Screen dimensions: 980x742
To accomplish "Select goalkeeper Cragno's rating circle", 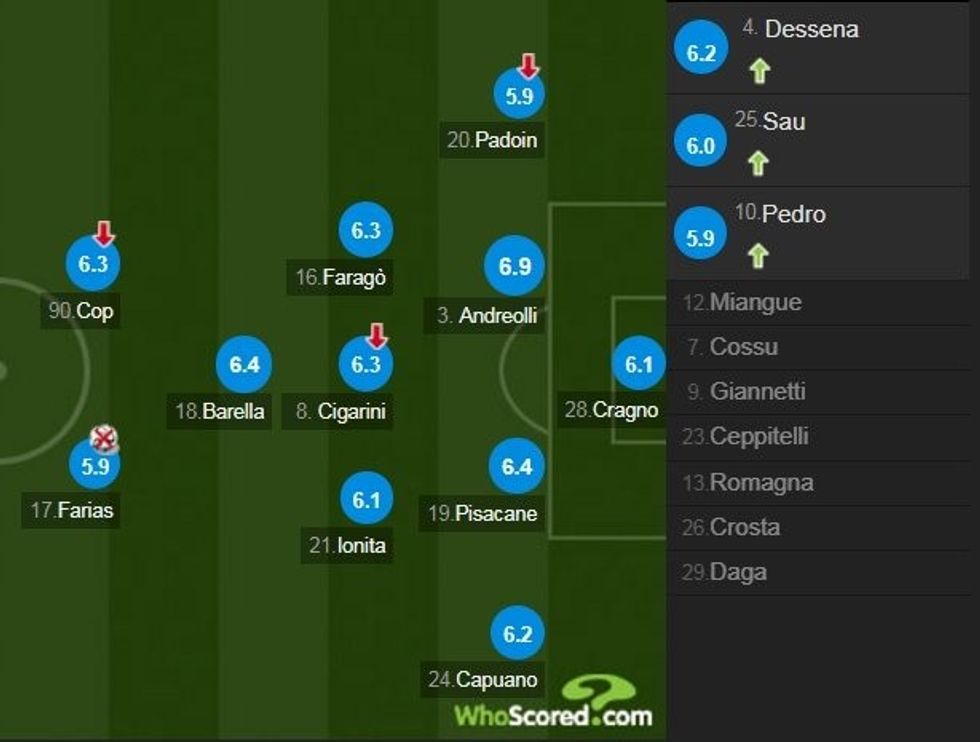I will coord(638,365).
